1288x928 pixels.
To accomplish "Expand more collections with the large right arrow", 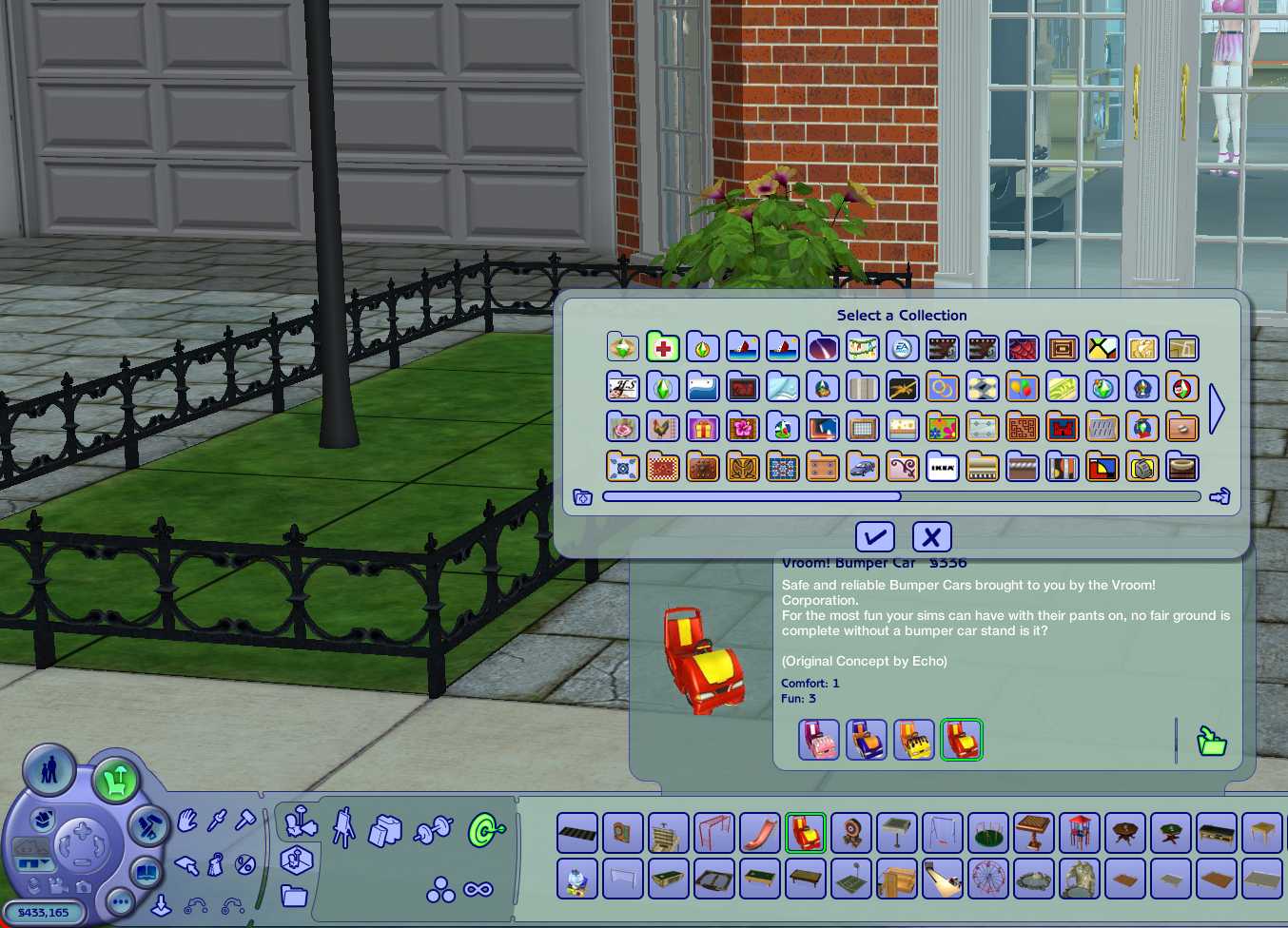I will point(1218,408).
